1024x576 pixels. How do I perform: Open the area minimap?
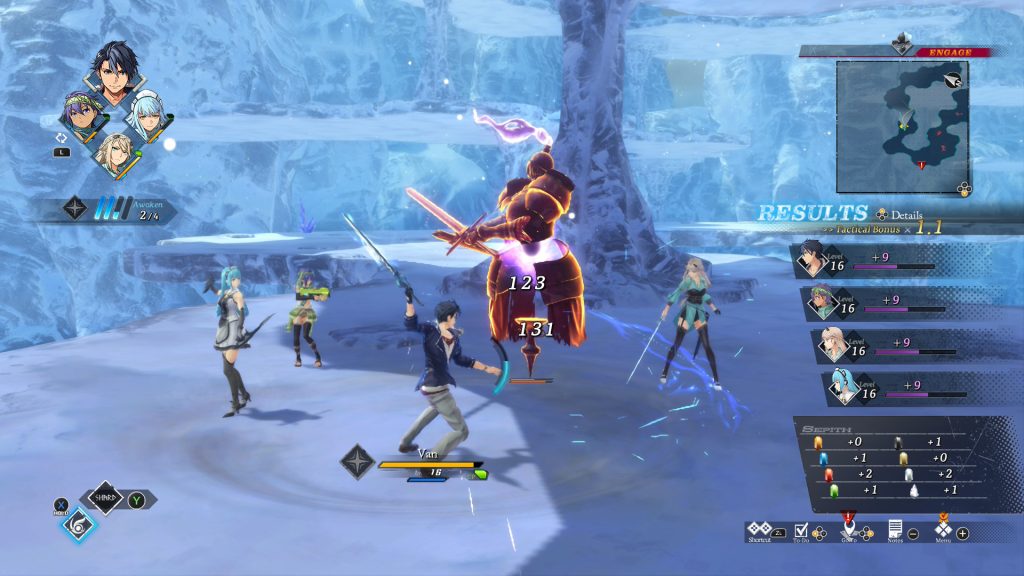pyautogui.click(x=902, y=126)
